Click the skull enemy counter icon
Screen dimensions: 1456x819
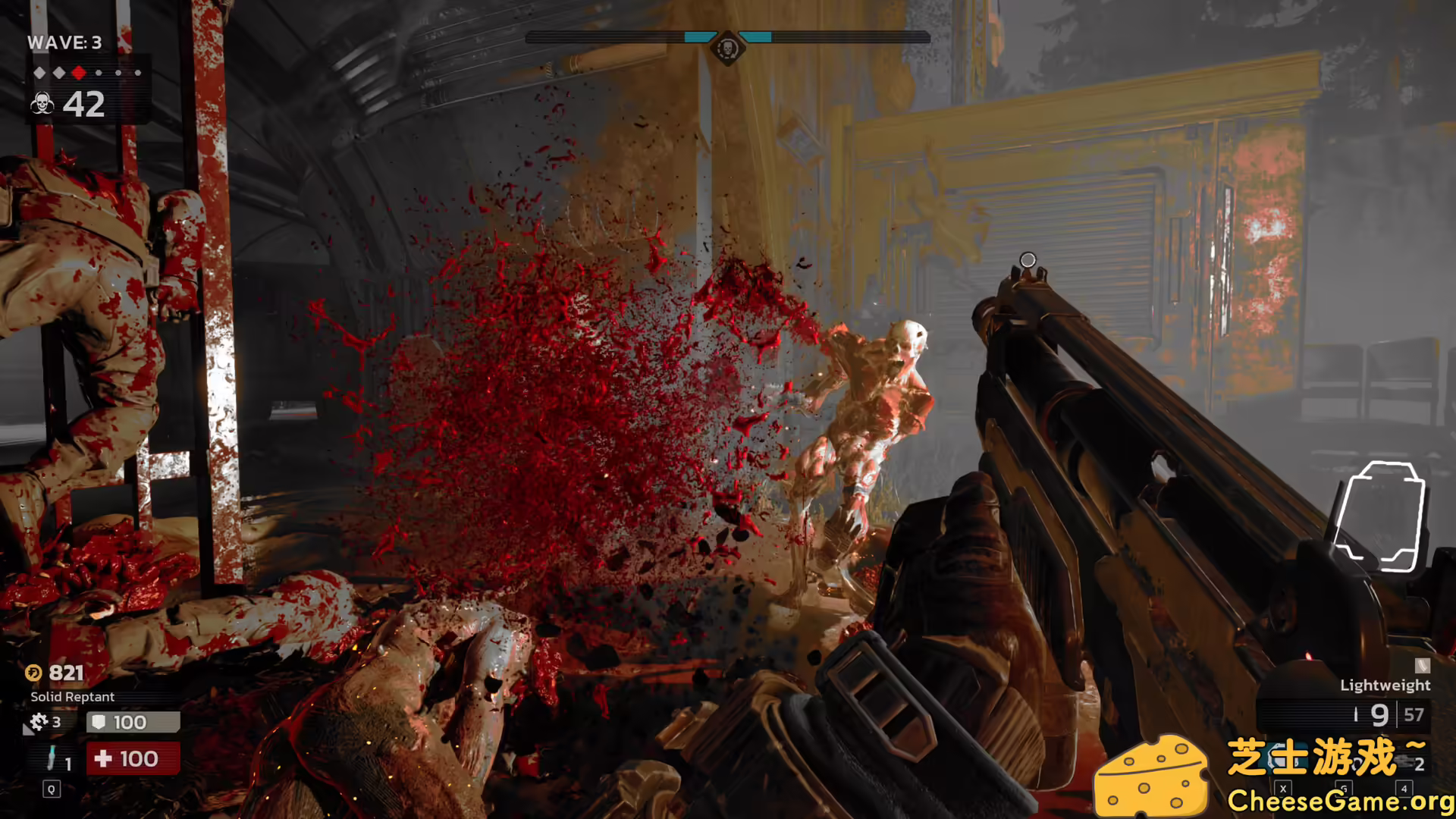click(42, 103)
